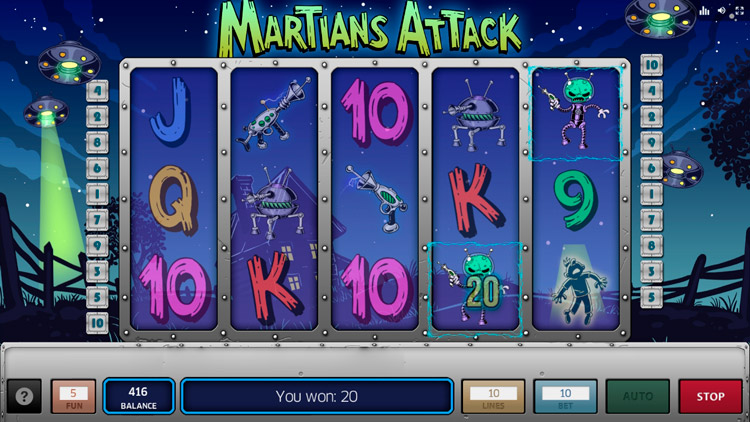Viewport: 750px width, 422px height.
Task: Enter fullscreen mode via the expand icon
Action: coord(739,11)
